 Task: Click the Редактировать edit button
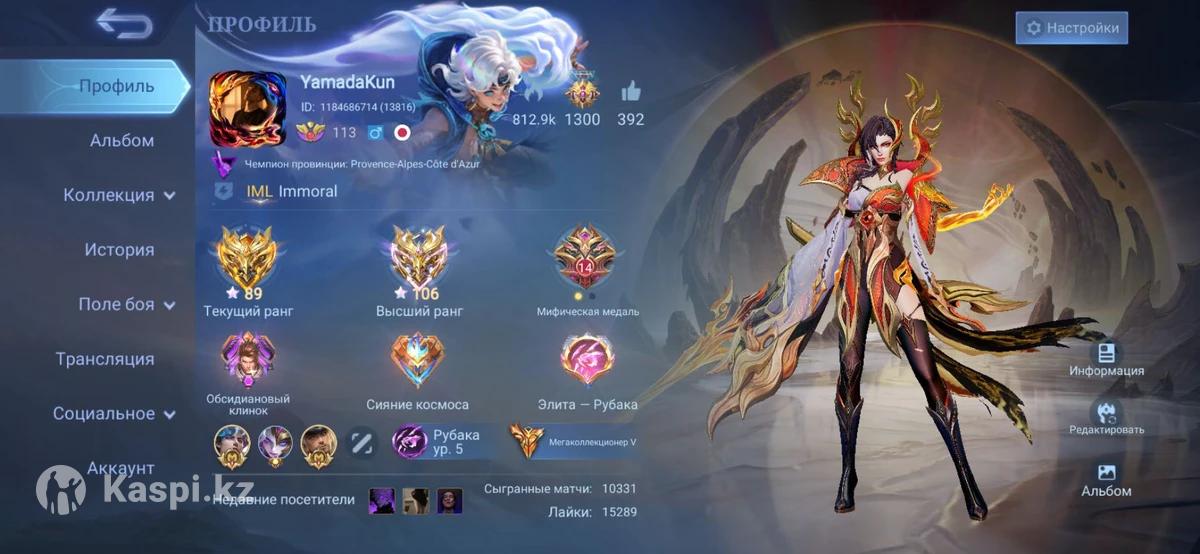click(x=1106, y=415)
